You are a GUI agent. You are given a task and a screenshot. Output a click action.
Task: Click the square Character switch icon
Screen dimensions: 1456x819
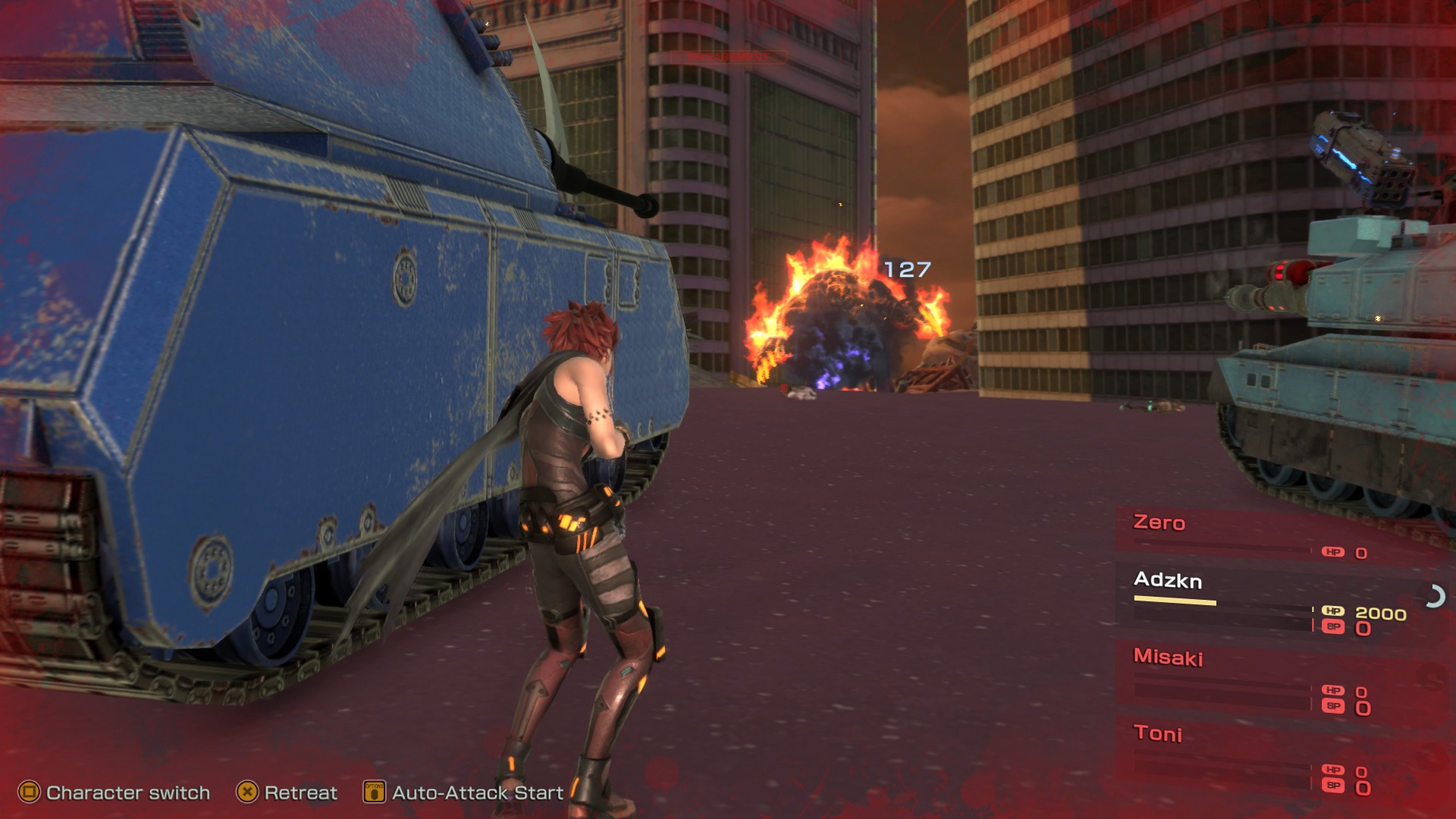pyautogui.click(x=29, y=793)
